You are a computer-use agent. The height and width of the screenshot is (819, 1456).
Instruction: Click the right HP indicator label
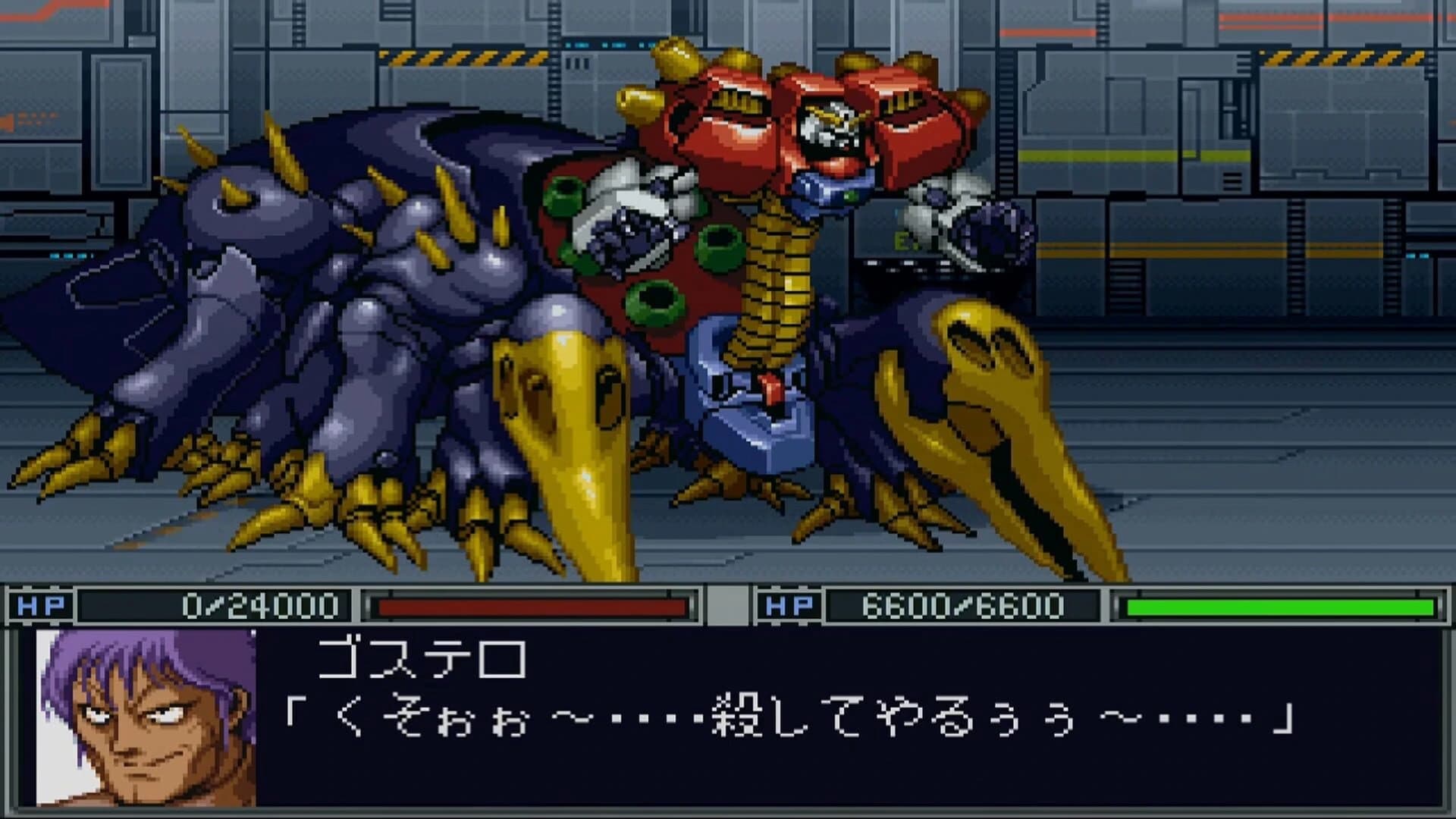pos(789,604)
